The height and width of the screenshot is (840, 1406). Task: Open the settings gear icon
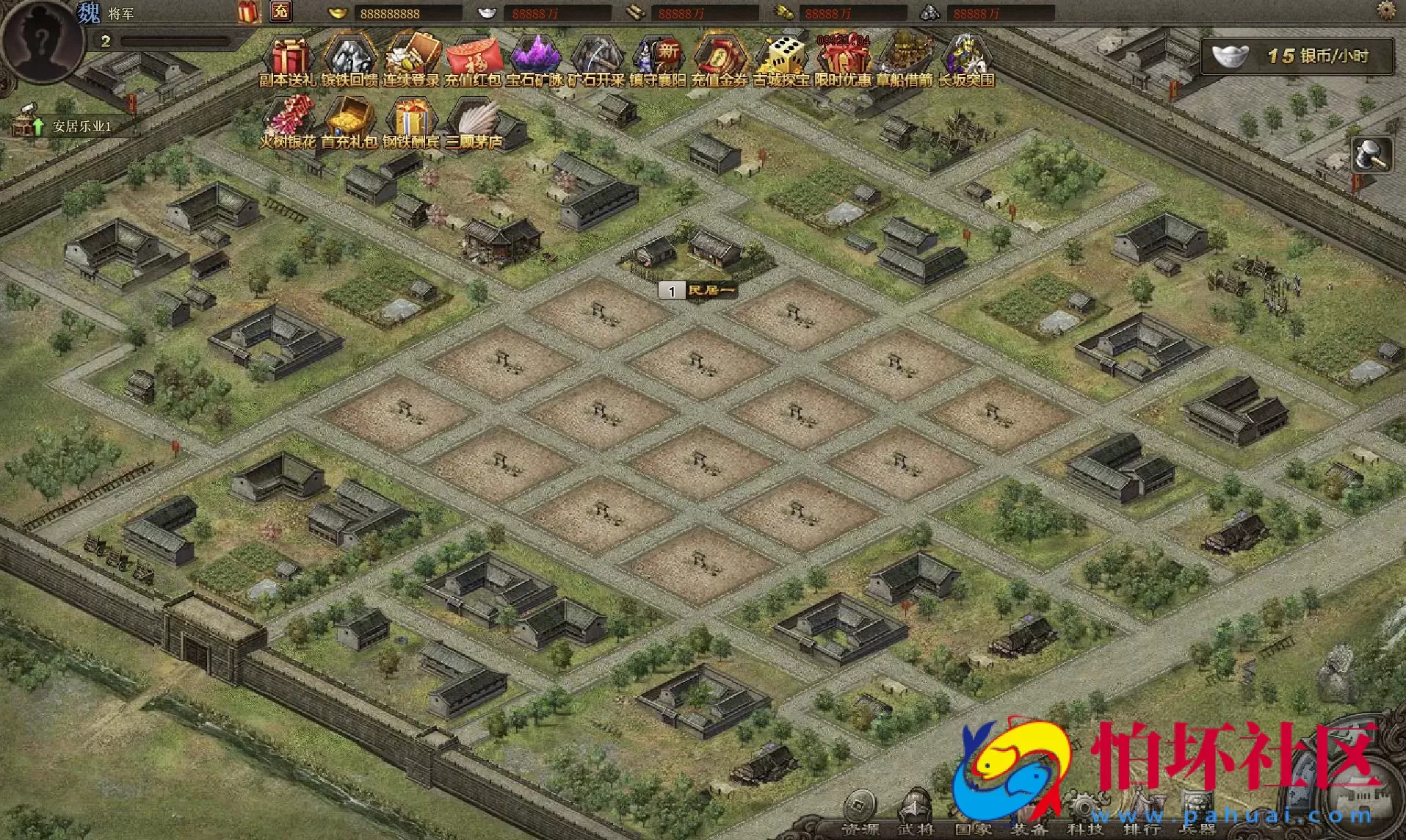(x=1386, y=10)
